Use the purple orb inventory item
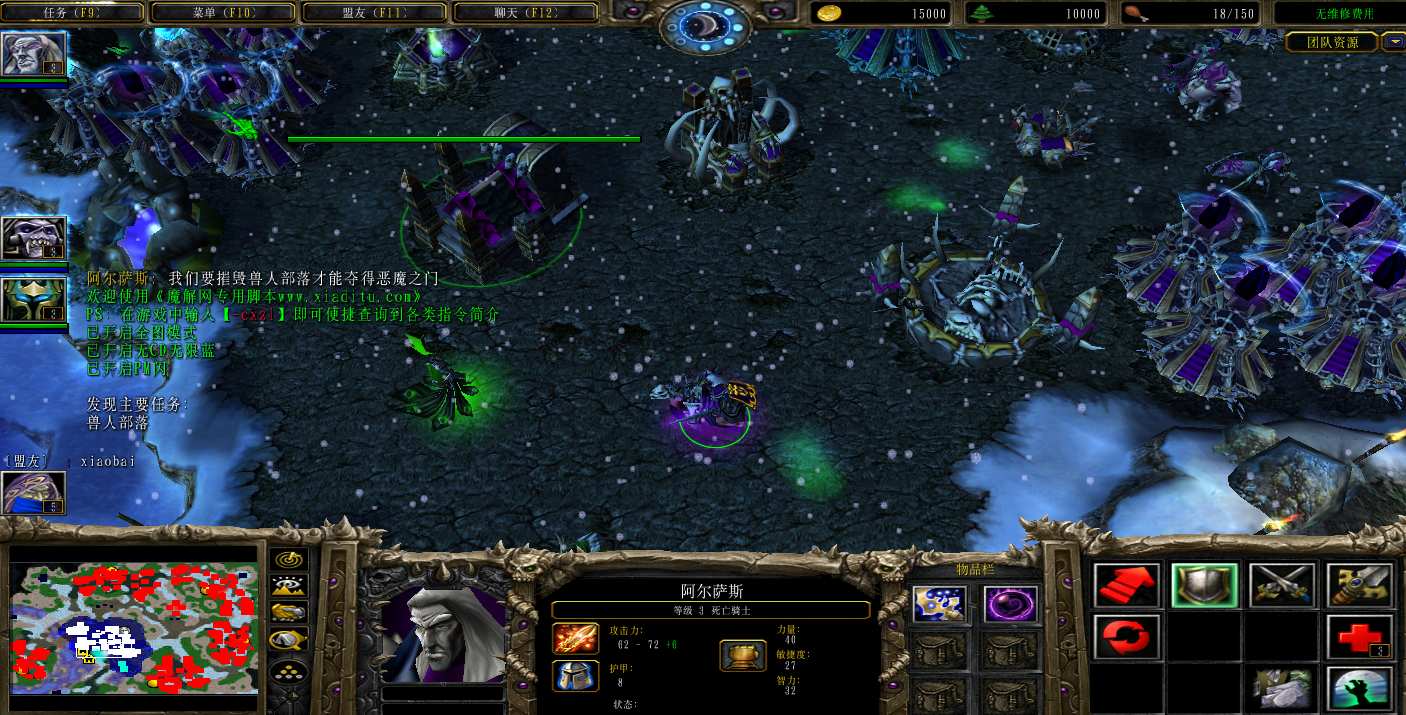 coord(1010,603)
